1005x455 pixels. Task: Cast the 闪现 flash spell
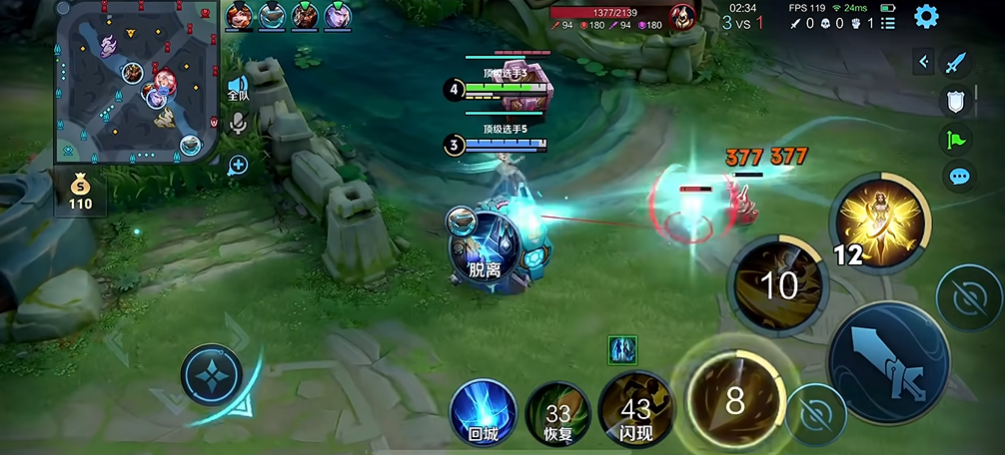click(x=635, y=409)
